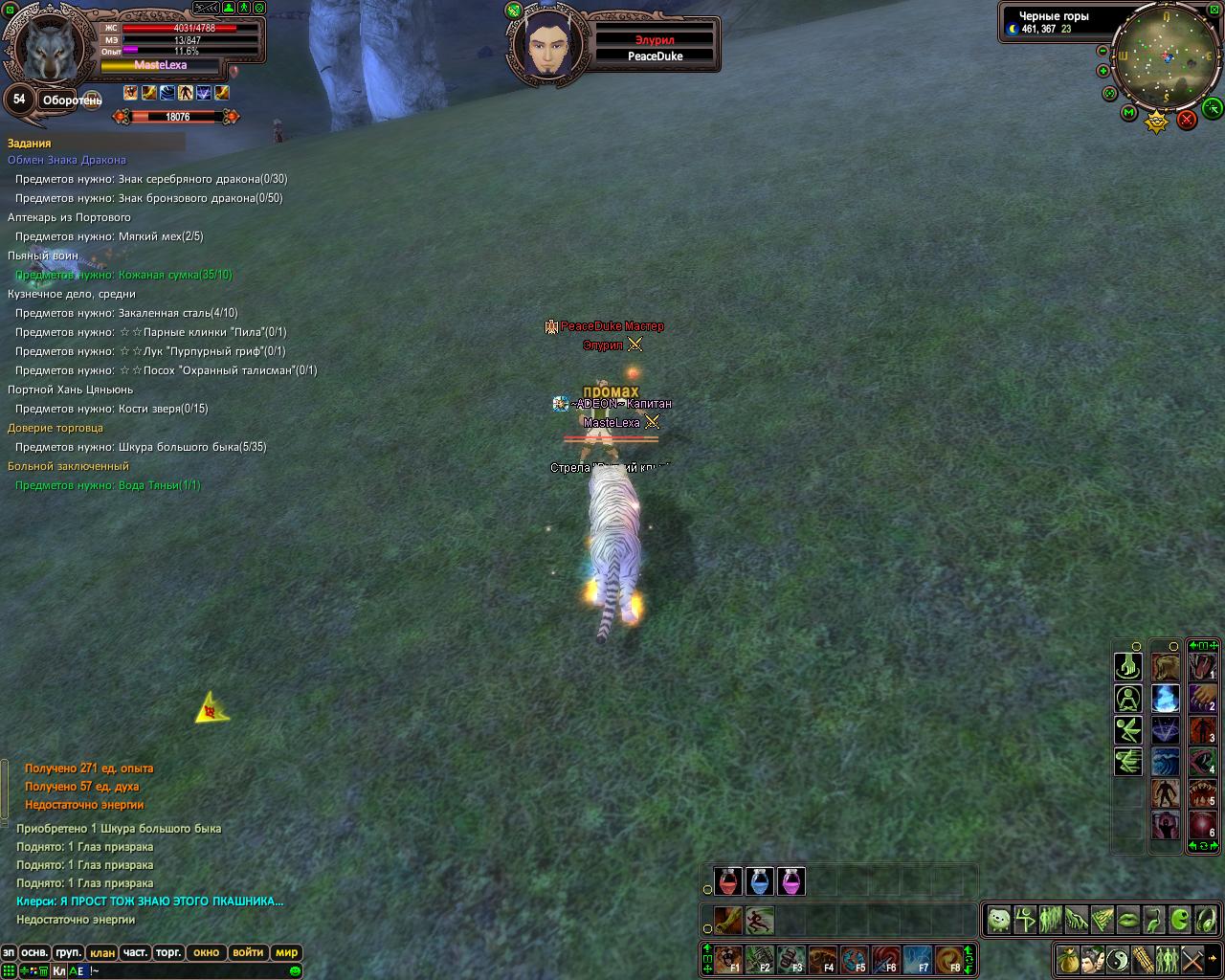Open the yin-yang skills menu
The width and height of the screenshot is (1225, 980).
[1118, 958]
